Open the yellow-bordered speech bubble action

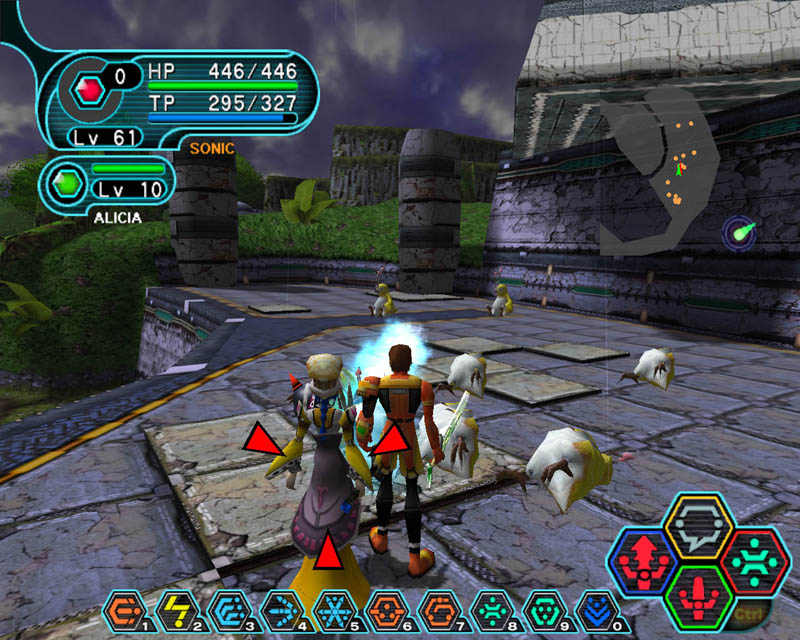click(x=699, y=525)
